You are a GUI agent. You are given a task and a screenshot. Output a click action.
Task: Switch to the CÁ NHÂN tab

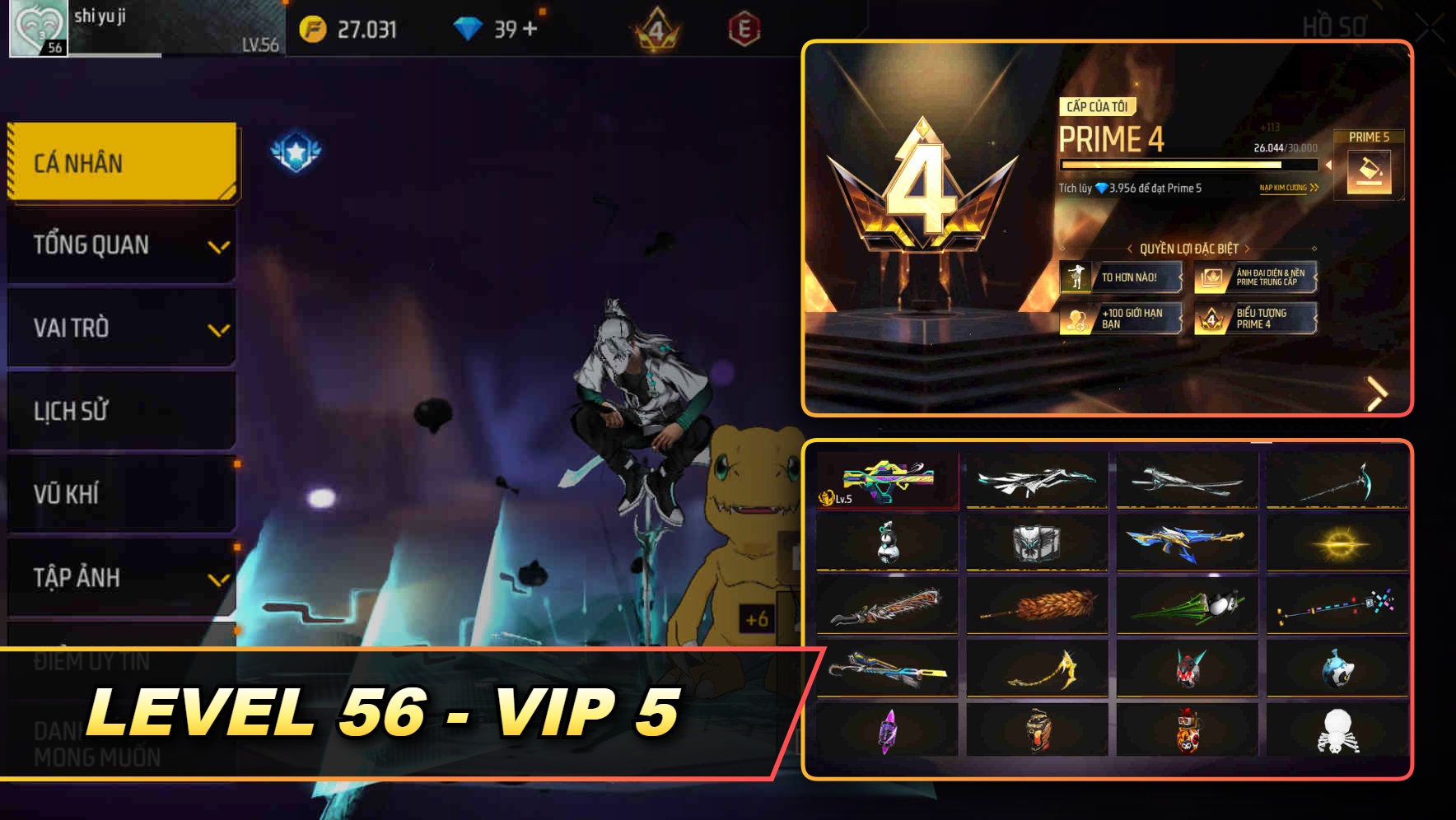coord(120,162)
